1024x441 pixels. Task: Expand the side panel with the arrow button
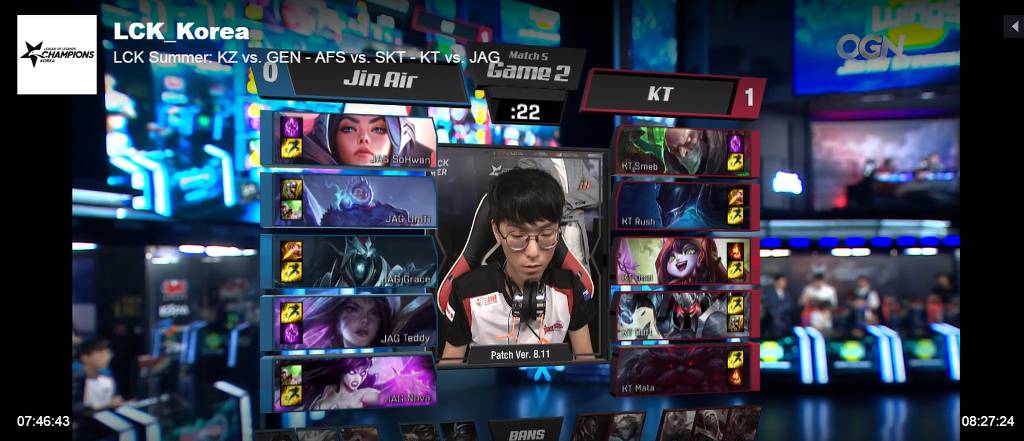coord(1013,26)
